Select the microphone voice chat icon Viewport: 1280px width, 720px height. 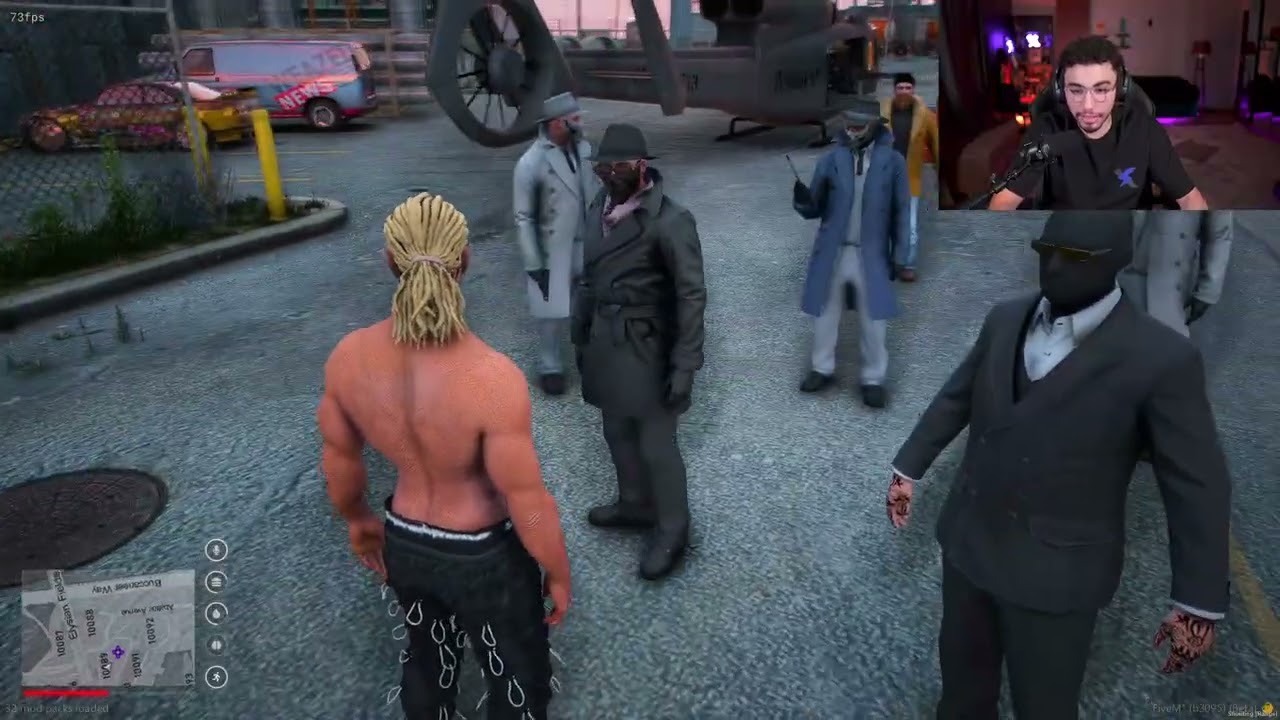pos(215,549)
